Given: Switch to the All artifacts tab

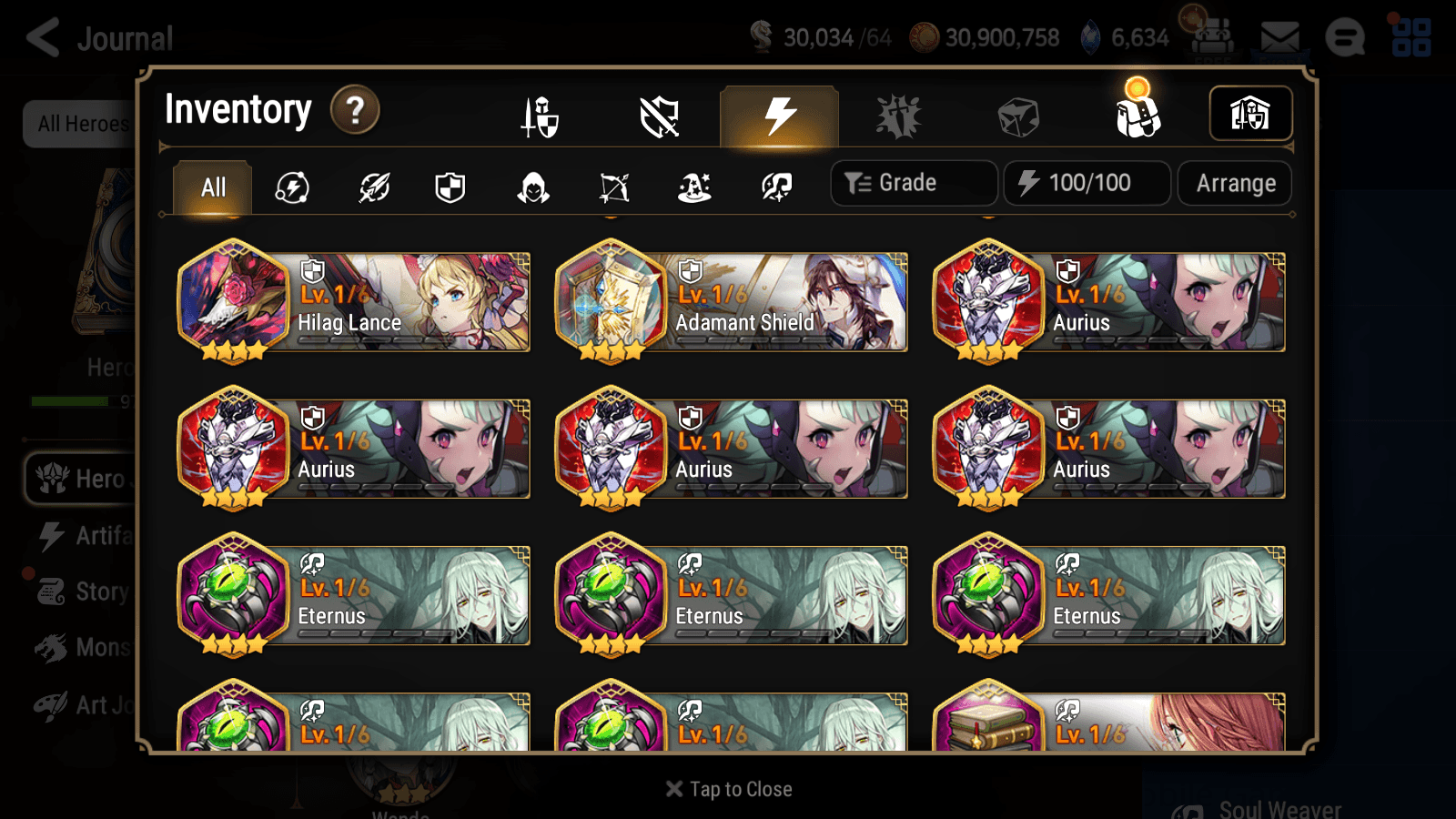Looking at the screenshot, I should point(211,187).
